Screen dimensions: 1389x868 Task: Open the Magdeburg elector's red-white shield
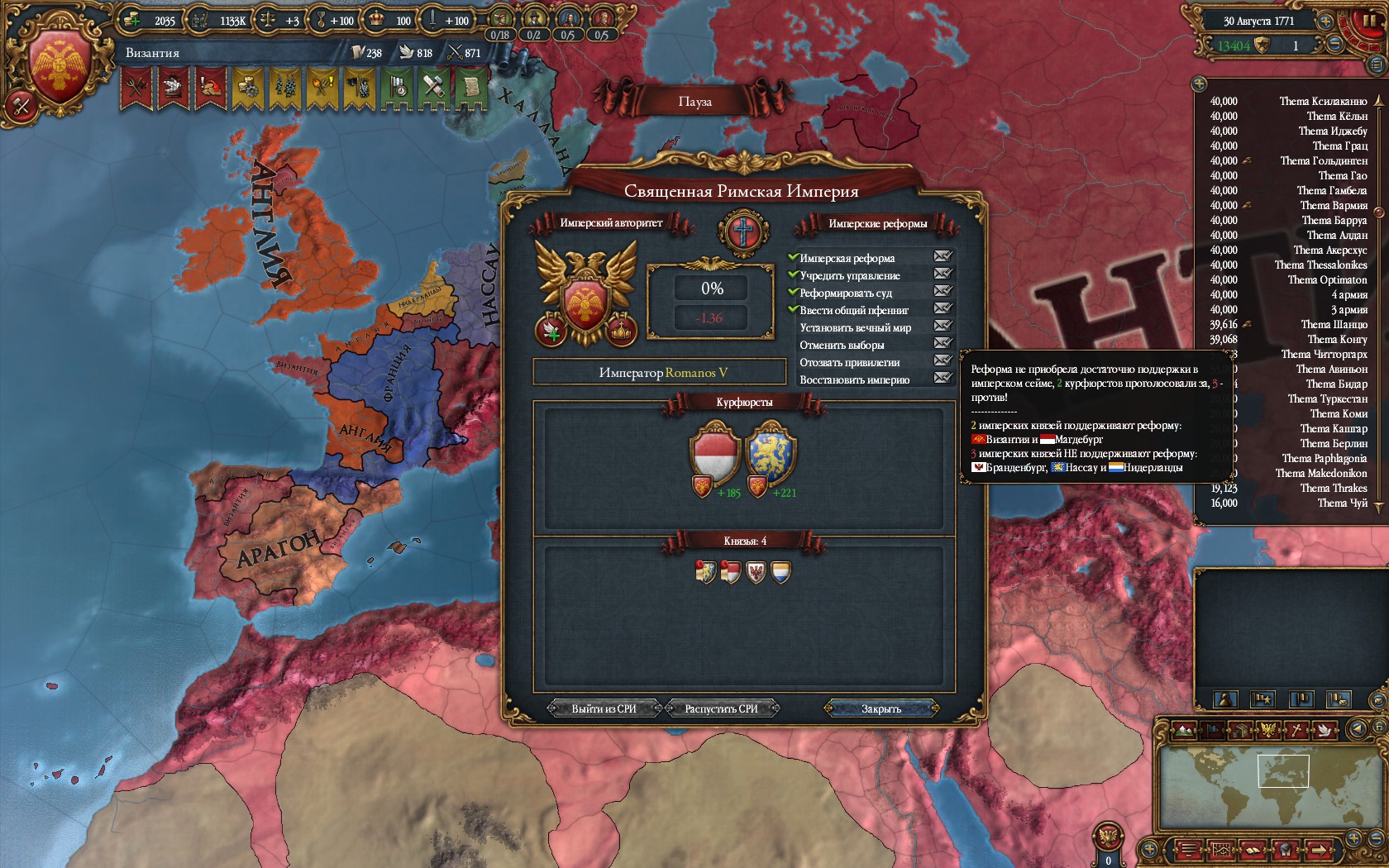[714, 452]
